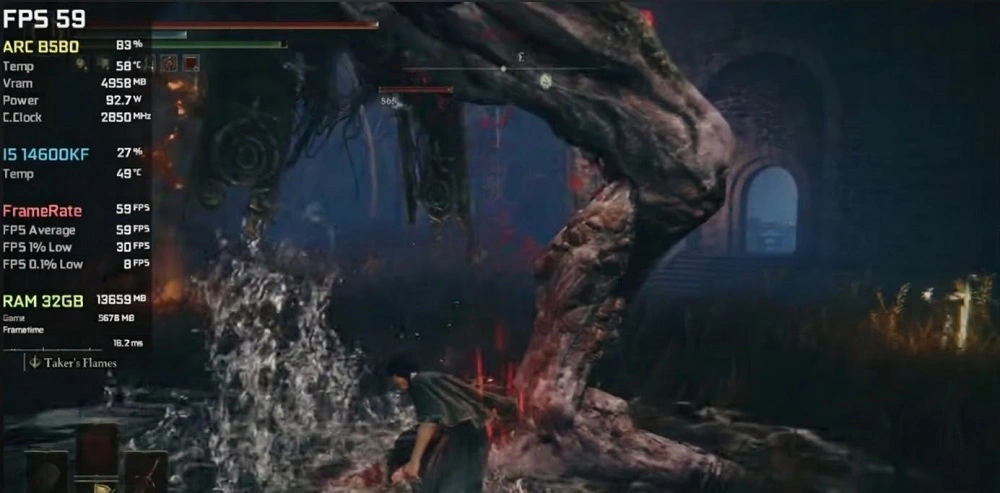Click the compass bar heading dot
The width and height of the screenshot is (1000, 493).
(x=503, y=68)
